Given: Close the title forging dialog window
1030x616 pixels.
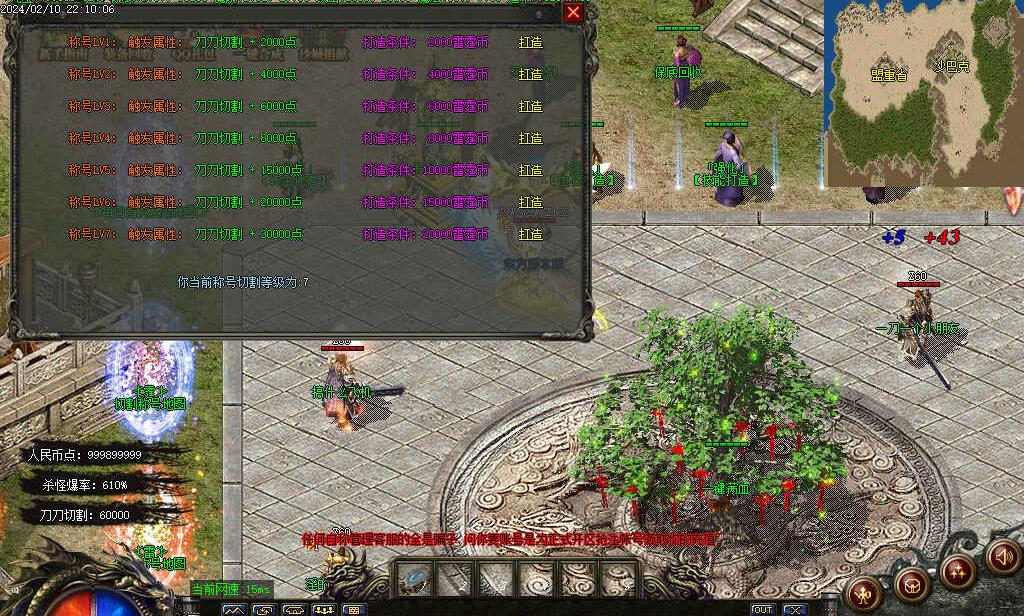Looking at the screenshot, I should coord(573,12).
